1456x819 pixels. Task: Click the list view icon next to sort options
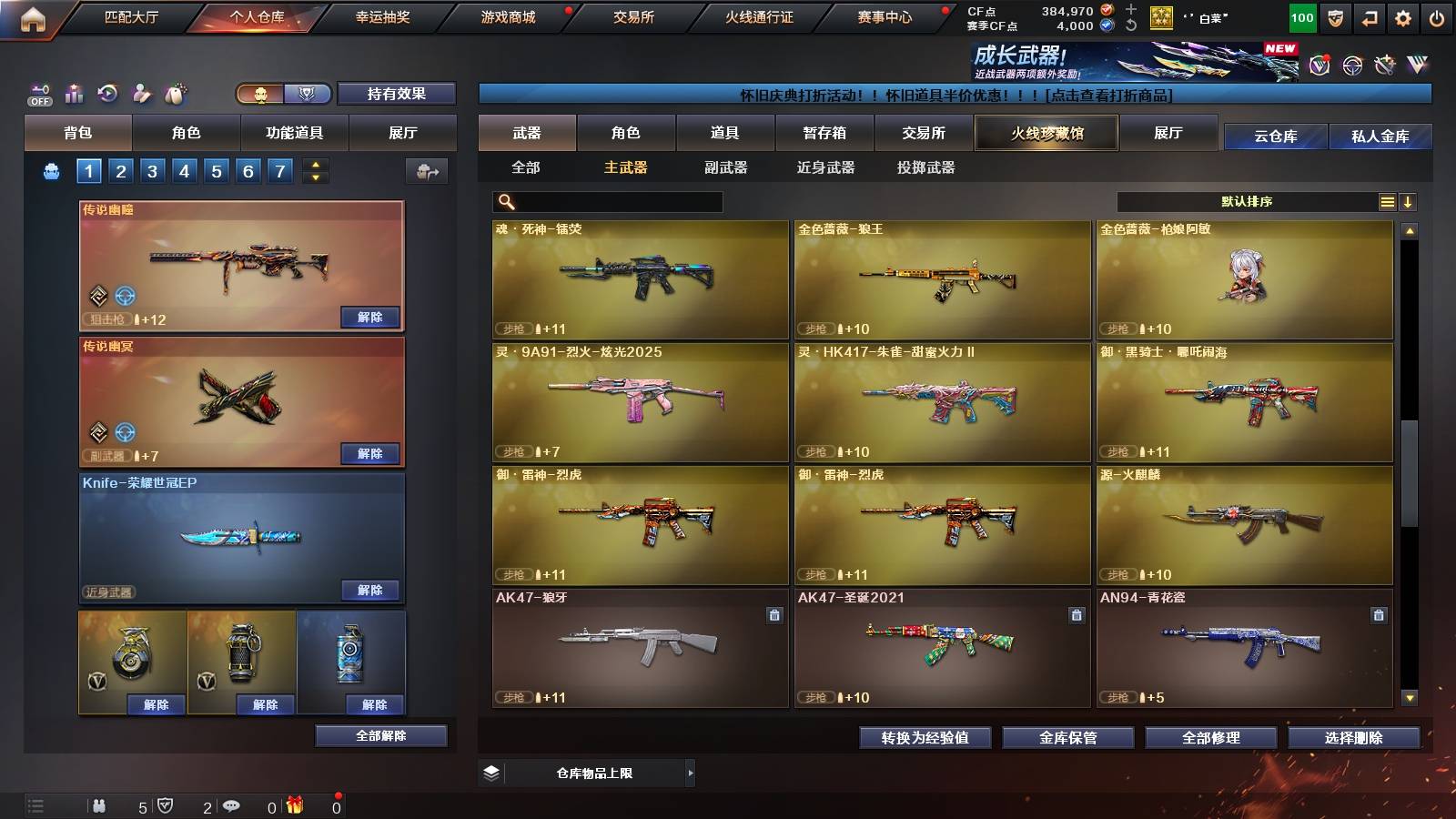pyautogui.click(x=1387, y=200)
